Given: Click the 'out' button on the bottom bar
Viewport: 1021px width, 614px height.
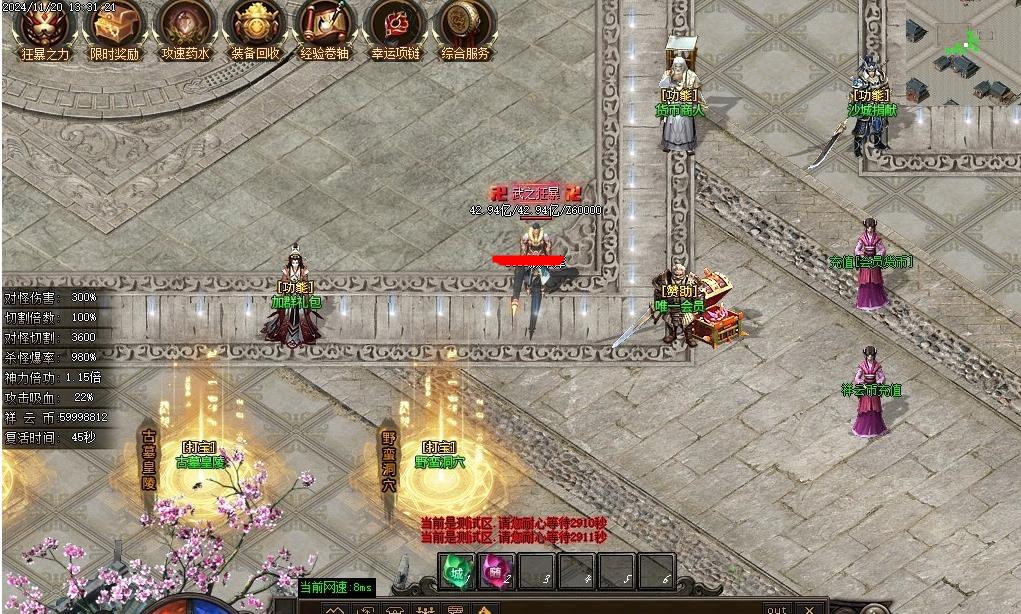Looking at the screenshot, I should pos(777,608).
